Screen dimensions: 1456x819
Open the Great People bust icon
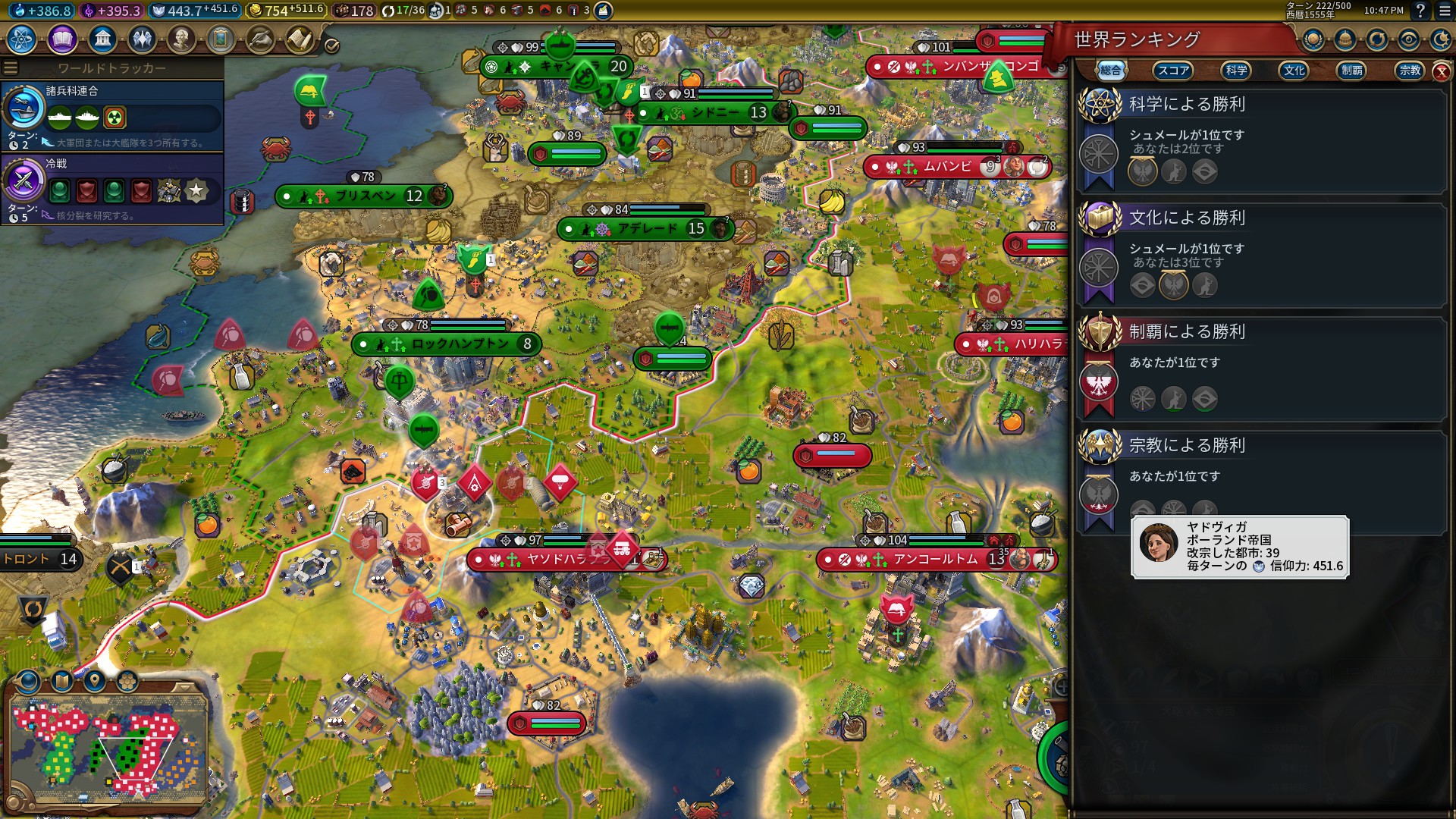180,39
